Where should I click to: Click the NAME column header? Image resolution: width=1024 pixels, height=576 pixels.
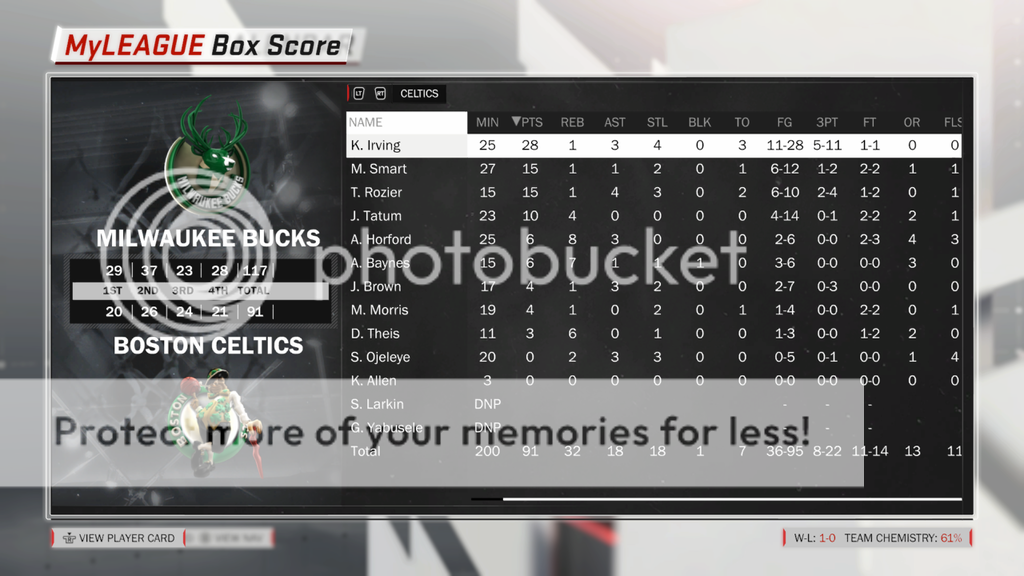click(406, 122)
